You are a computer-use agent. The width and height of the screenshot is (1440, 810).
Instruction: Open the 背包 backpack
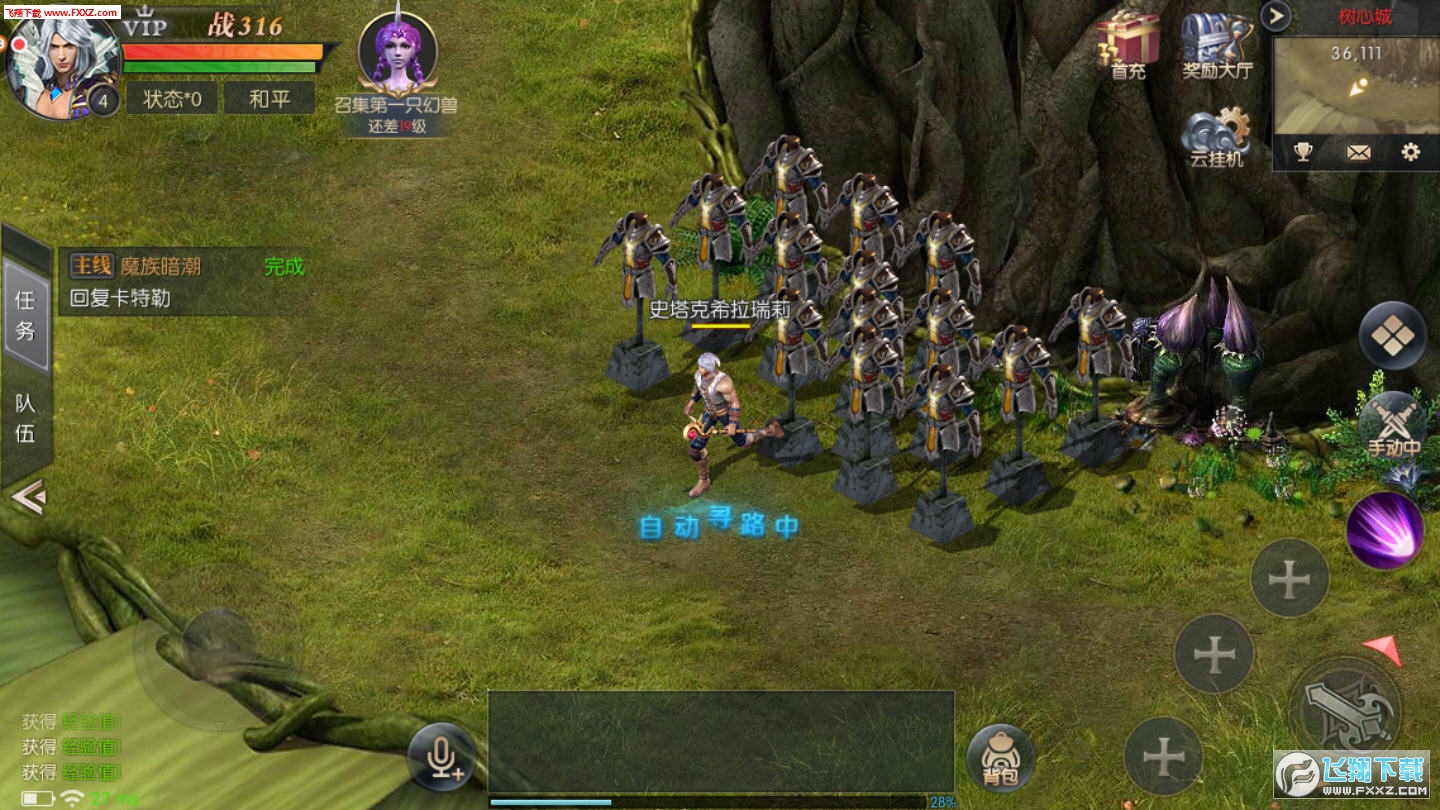[1001, 758]
